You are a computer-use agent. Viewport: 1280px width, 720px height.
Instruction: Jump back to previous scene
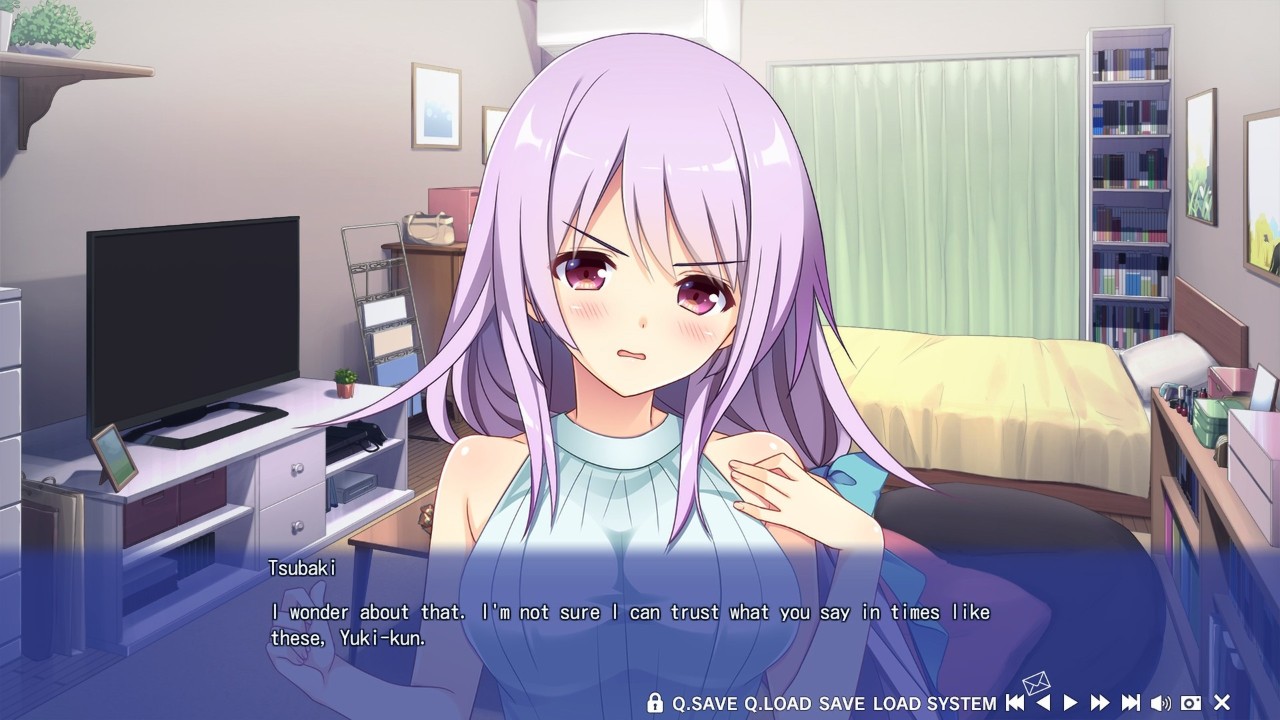1014,703
